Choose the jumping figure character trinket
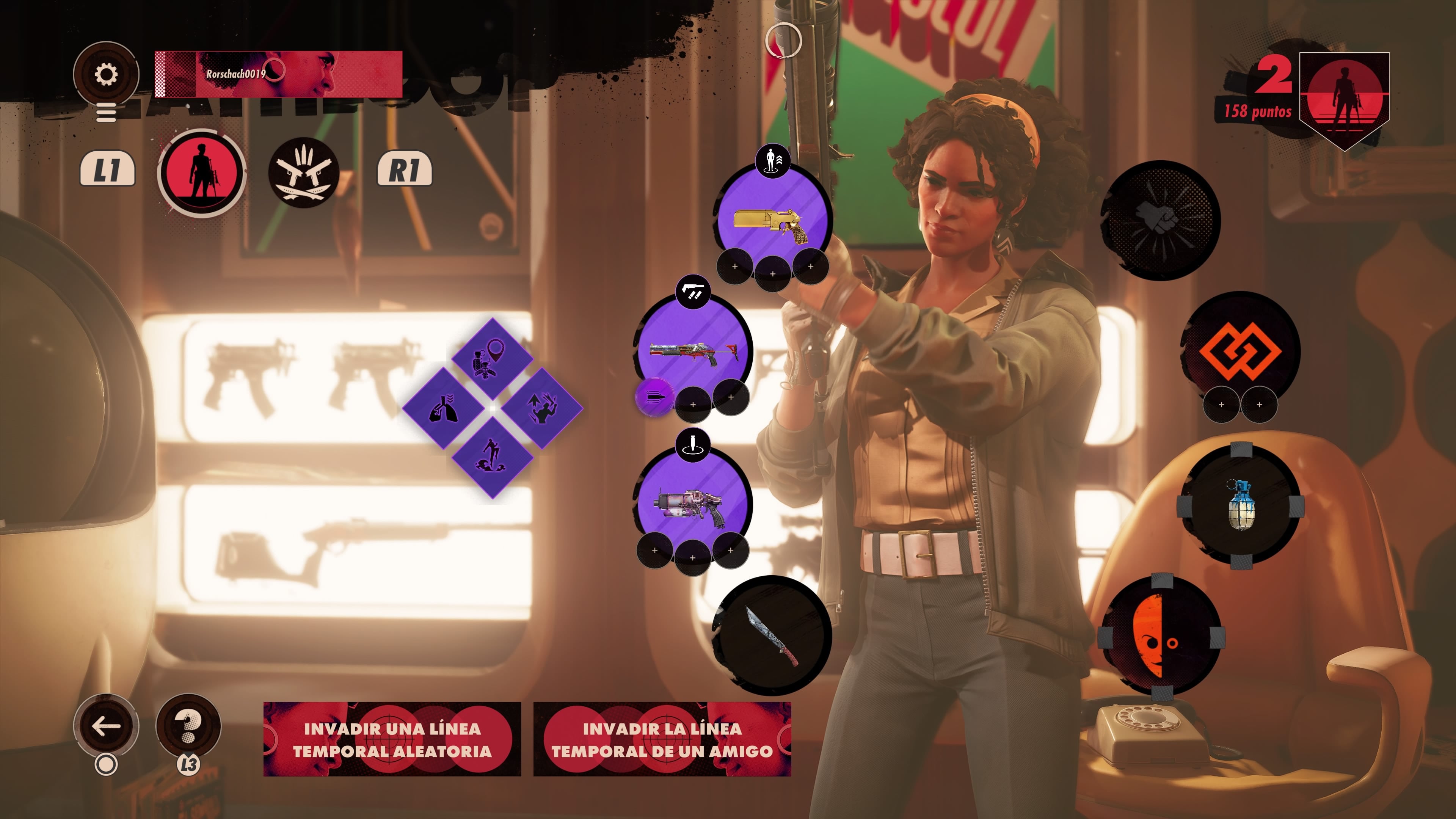Screen dimensions: 1456x819 [541, 408]
